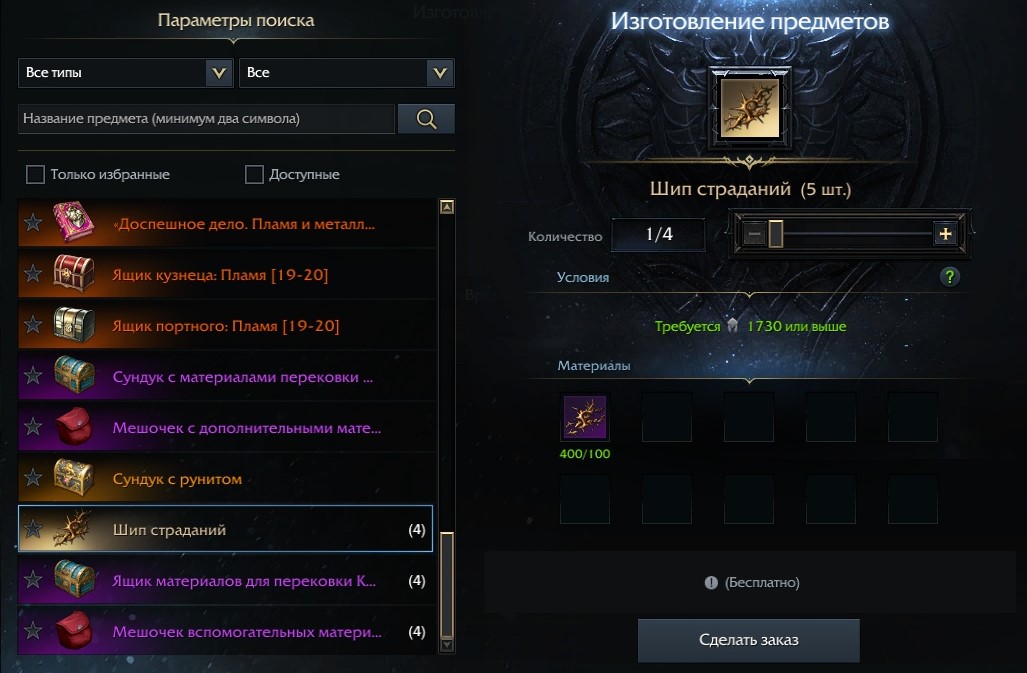Click the magnifying glass search button
This screenshot has width=1027, height=673.
coord(426,119)
